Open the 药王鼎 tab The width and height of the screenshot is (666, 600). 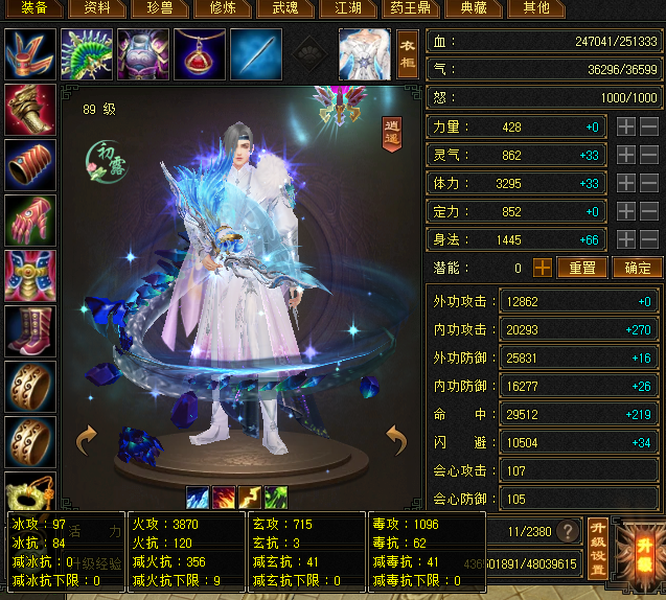(411, 8)
